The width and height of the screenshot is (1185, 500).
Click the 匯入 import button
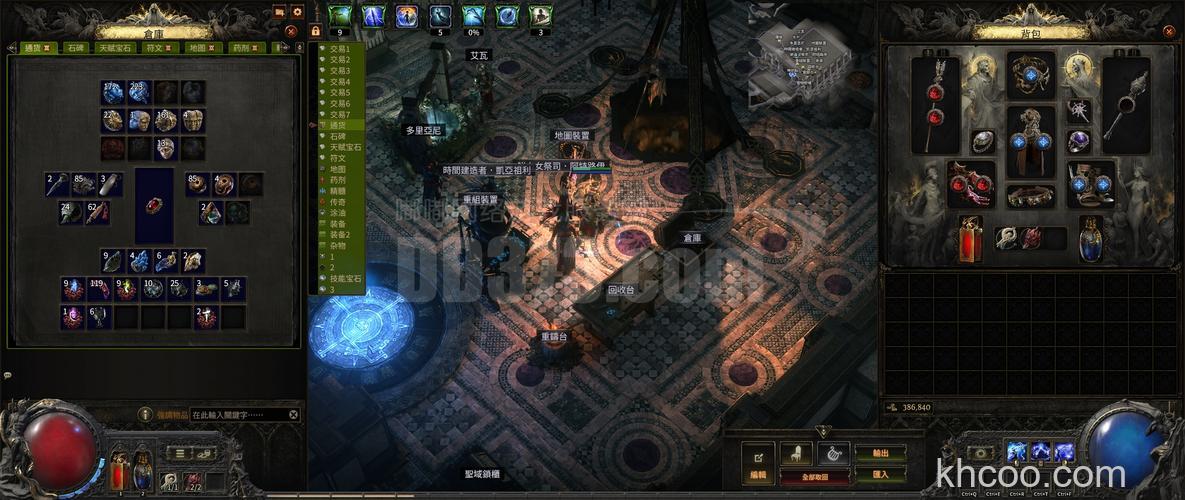click(x=880, y=474)
